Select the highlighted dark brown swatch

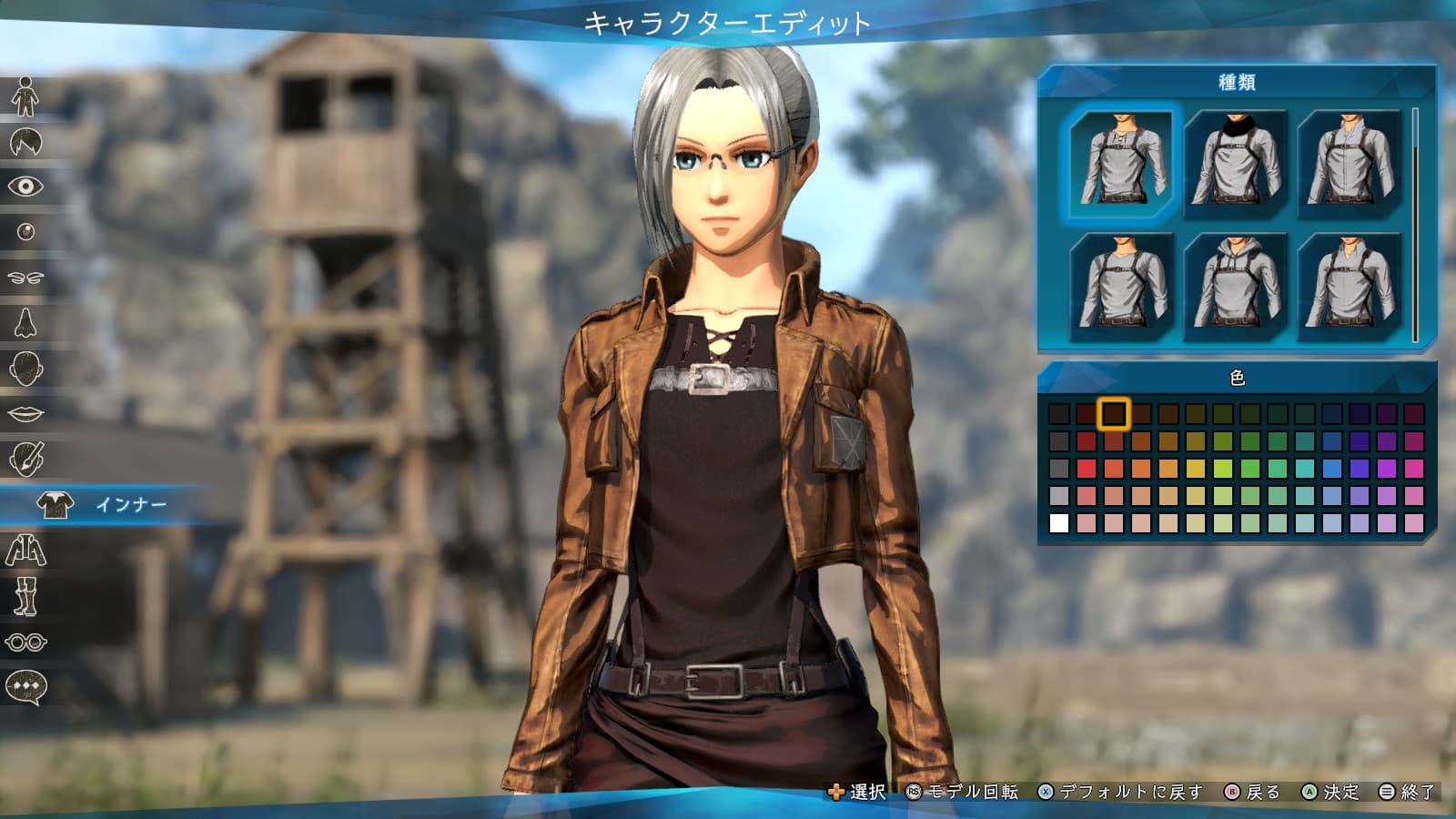[1113, 414]
